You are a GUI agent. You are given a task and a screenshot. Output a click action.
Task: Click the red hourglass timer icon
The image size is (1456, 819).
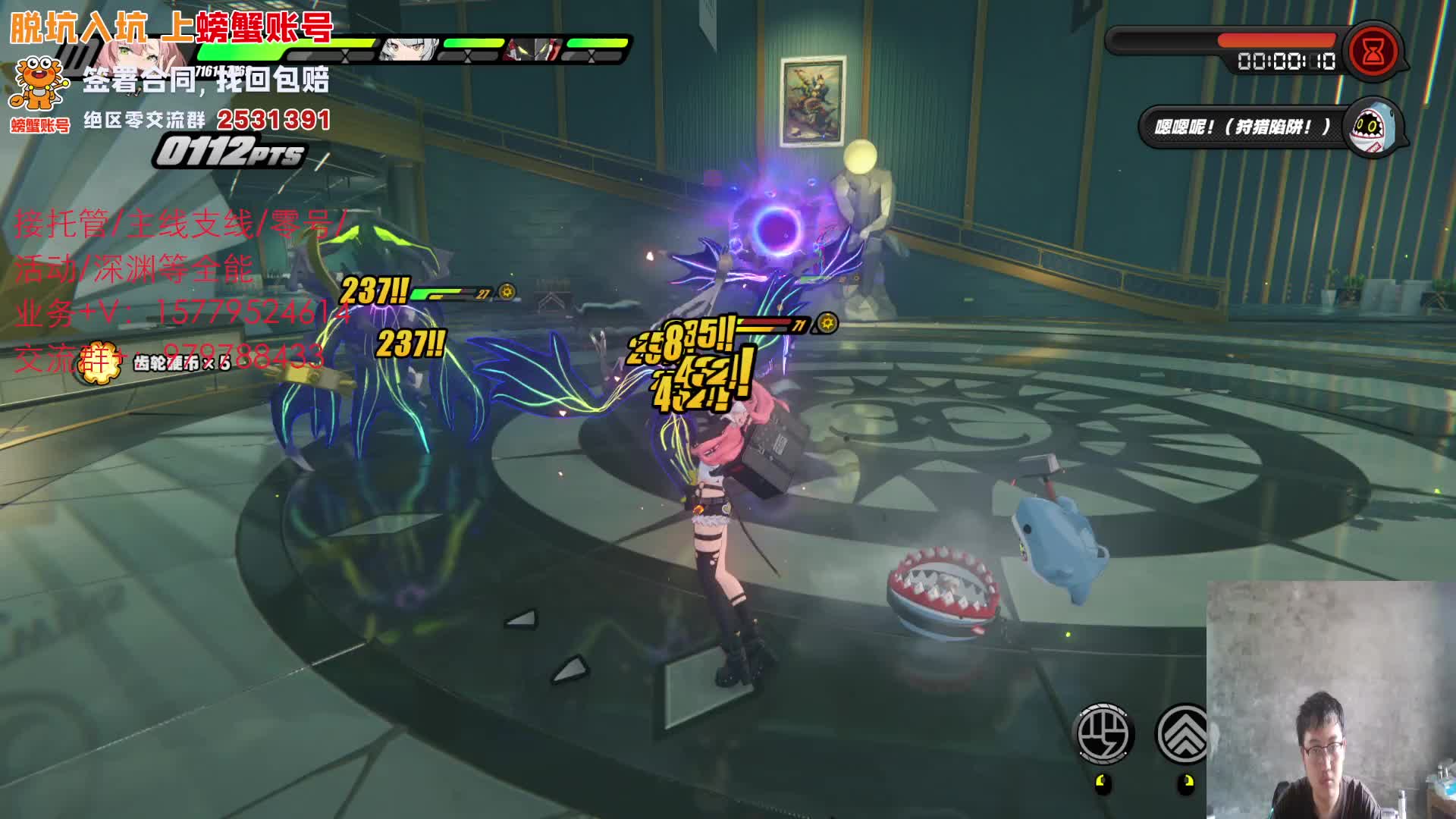1373,52
